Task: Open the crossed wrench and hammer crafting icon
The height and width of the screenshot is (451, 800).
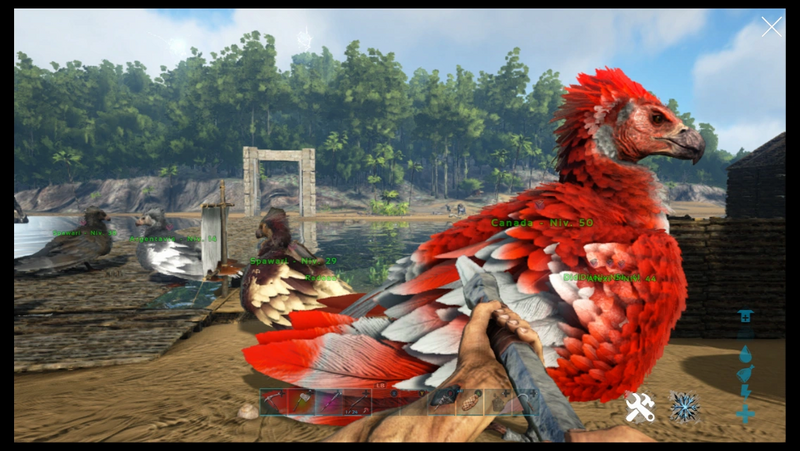Action: pos(640,407)
